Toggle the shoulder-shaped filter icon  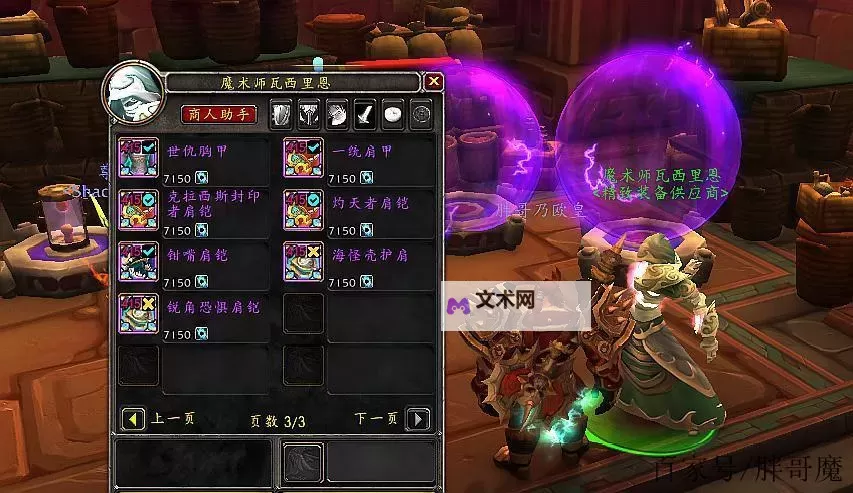(x=338, y=114)
